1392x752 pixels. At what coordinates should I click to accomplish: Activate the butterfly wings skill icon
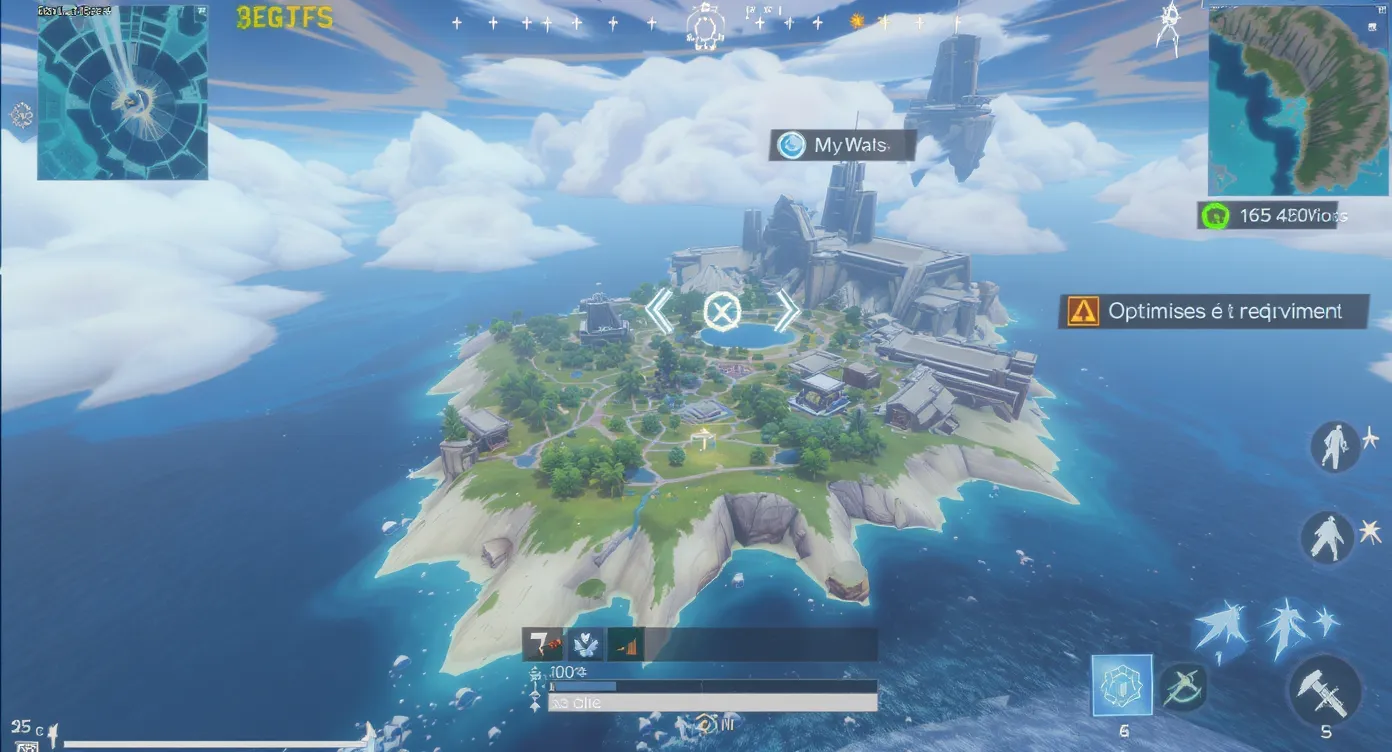[x=585, y=645]
